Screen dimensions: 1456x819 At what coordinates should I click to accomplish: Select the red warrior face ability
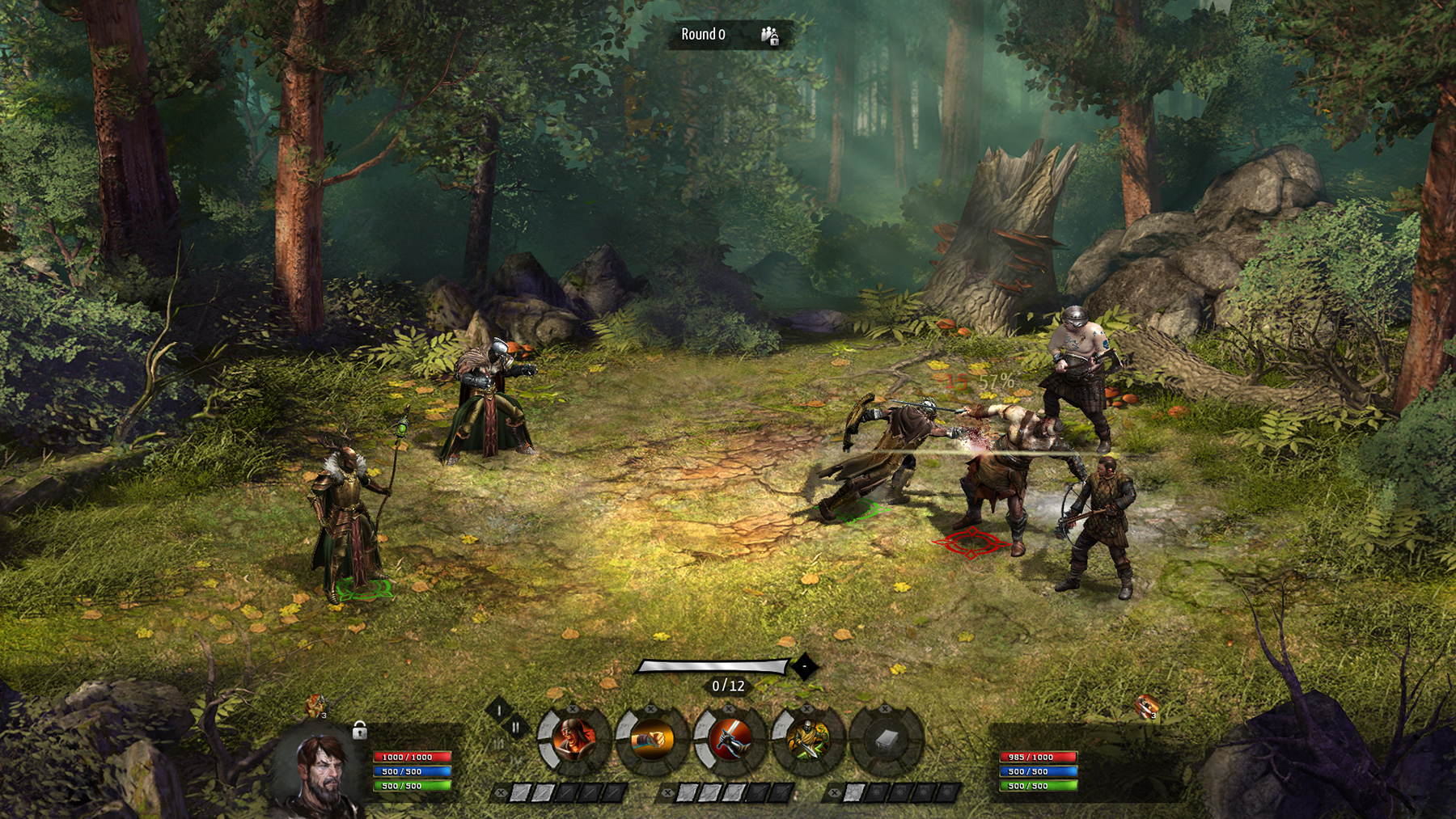point(574,738)
